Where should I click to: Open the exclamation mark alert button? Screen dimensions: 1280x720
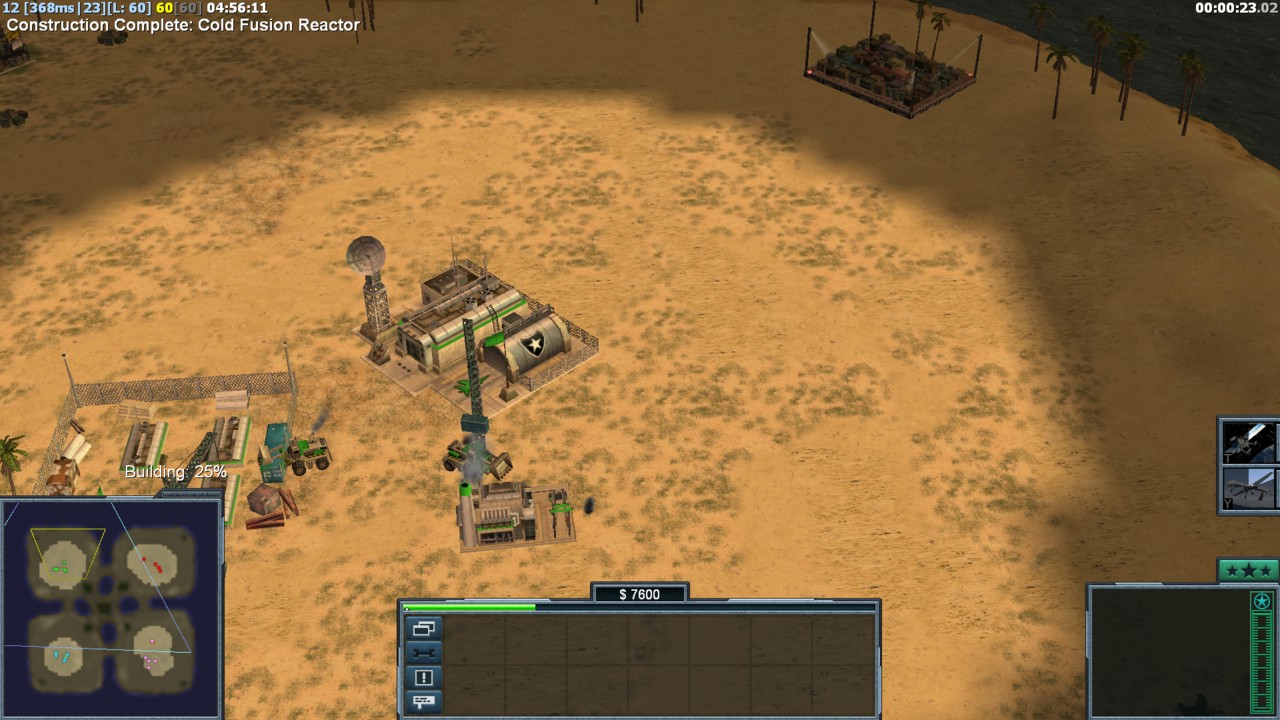pyautogui.click(x=423, y=677)
